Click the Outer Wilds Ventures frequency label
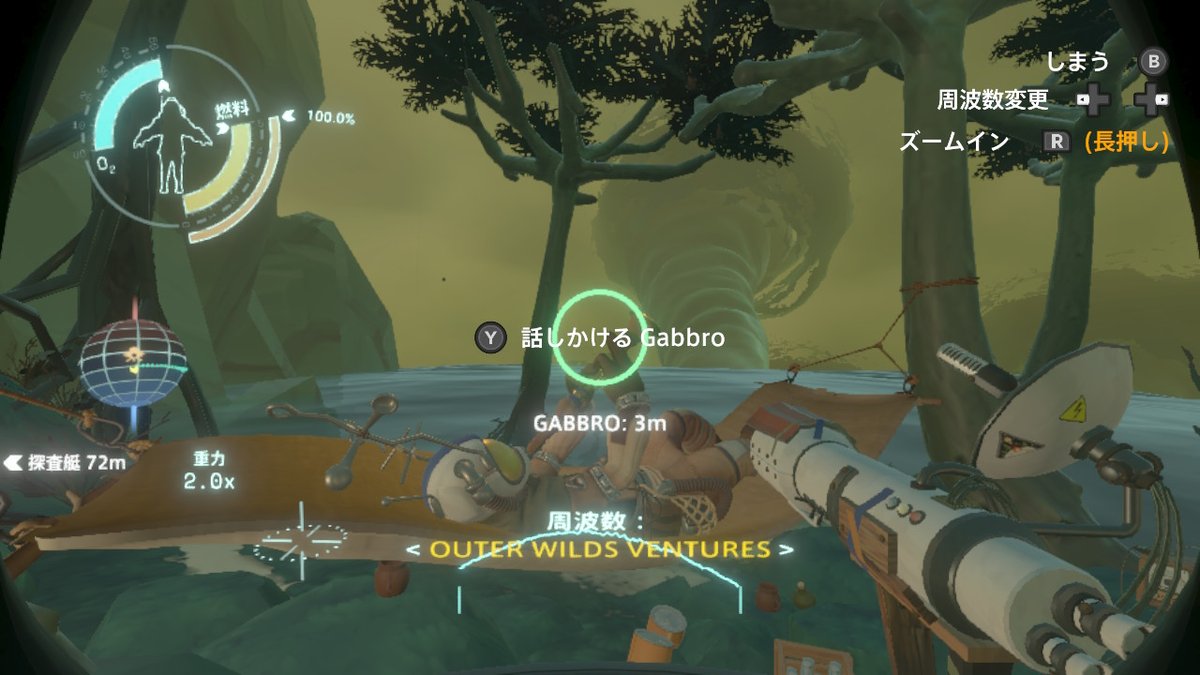This screenshot has height=675, width=1200. tap(600, 549)
